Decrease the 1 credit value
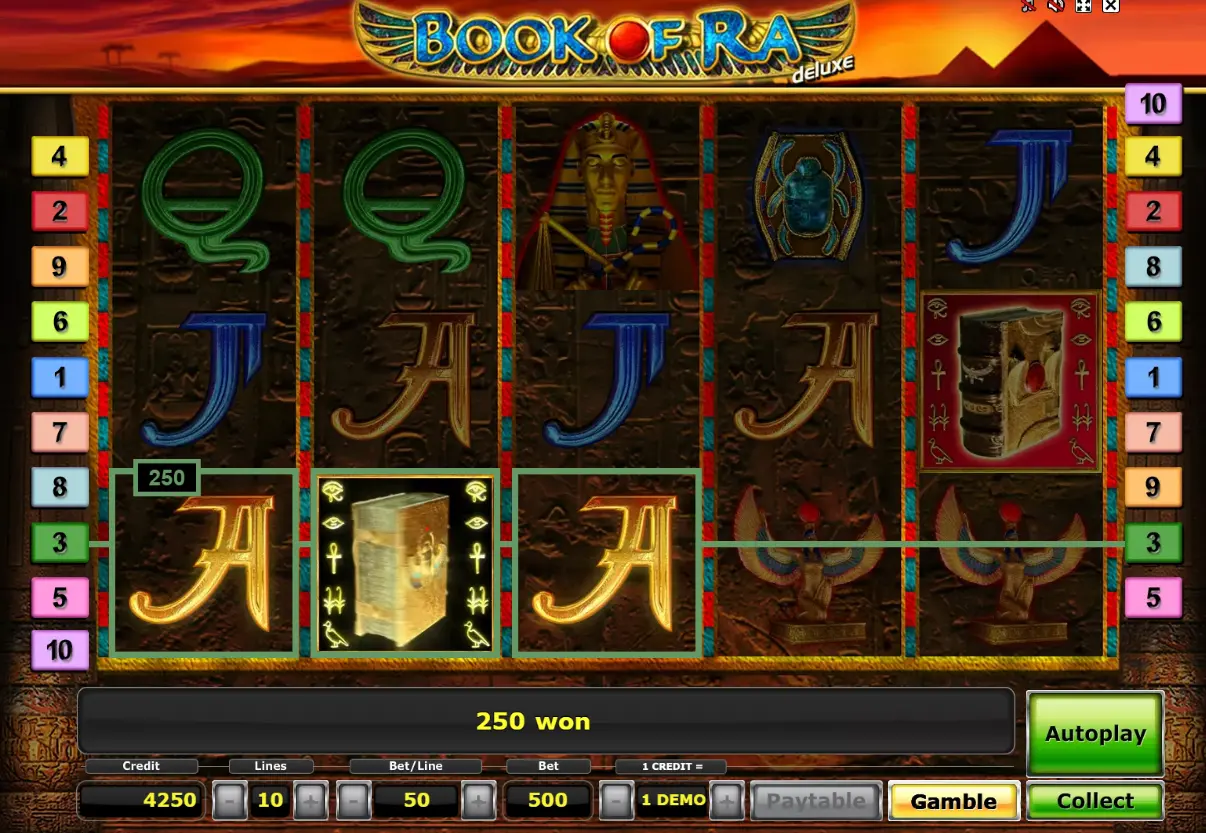Image resolution: width=1206 pixels, height=833 pixels. point(616,801)
